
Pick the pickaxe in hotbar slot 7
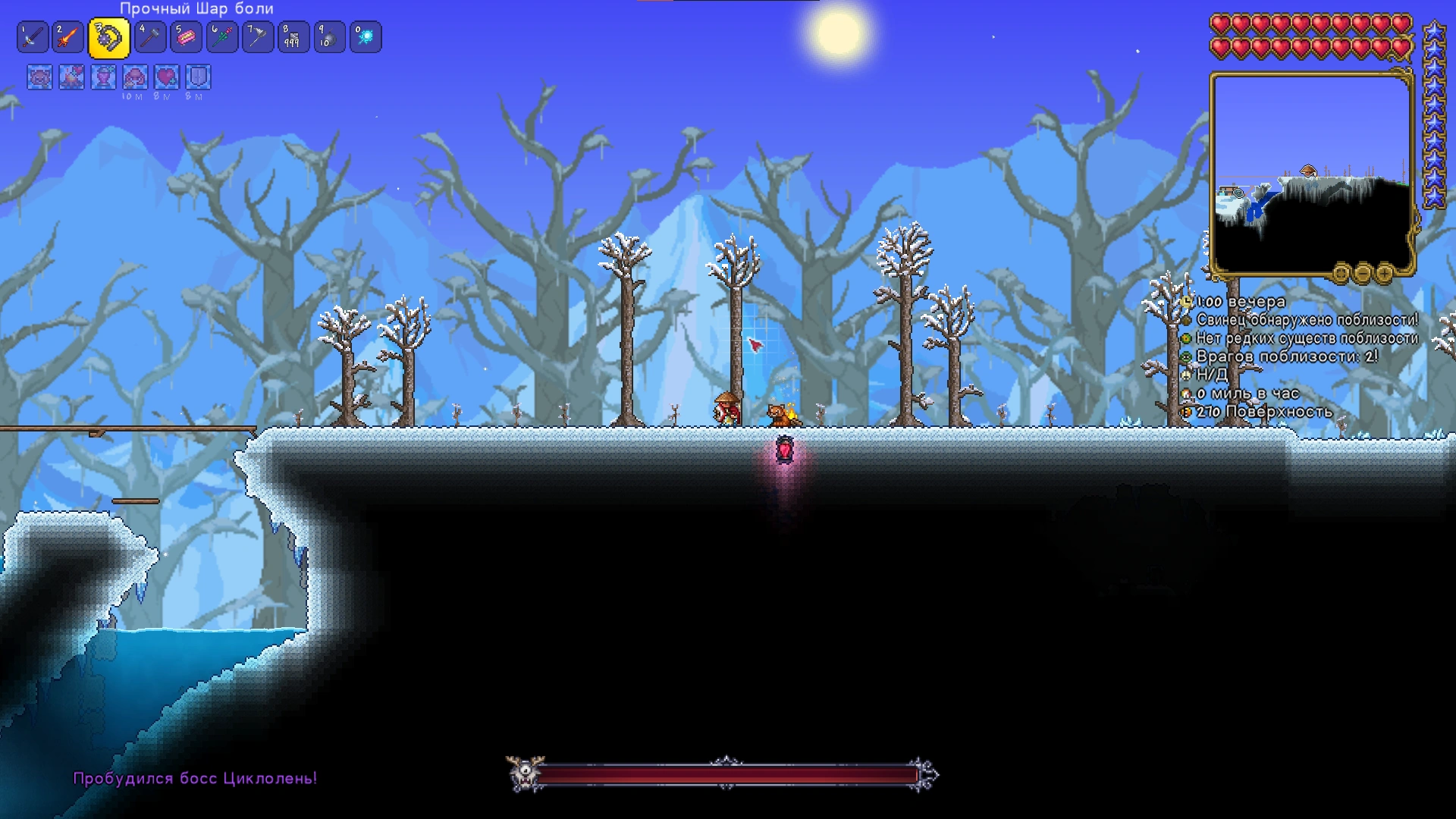point(258,37)
